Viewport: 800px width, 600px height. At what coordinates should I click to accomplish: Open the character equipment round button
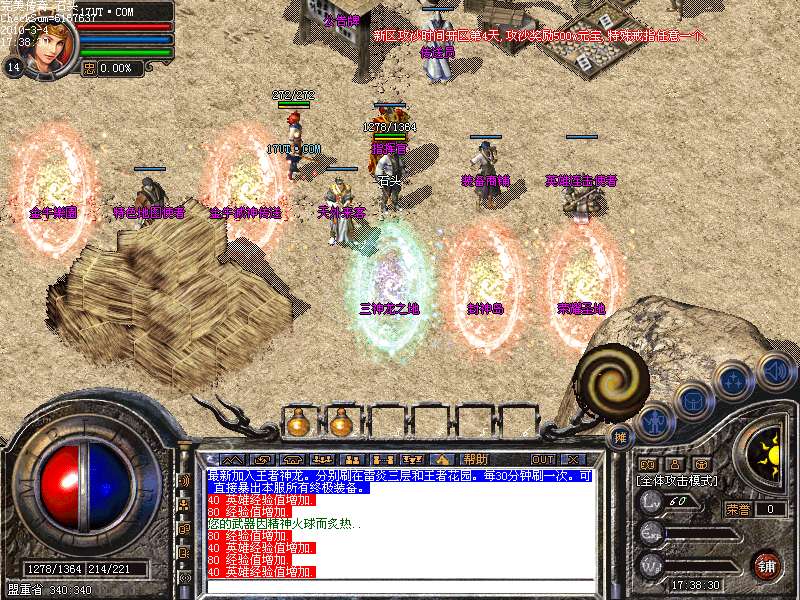point(655,422)
